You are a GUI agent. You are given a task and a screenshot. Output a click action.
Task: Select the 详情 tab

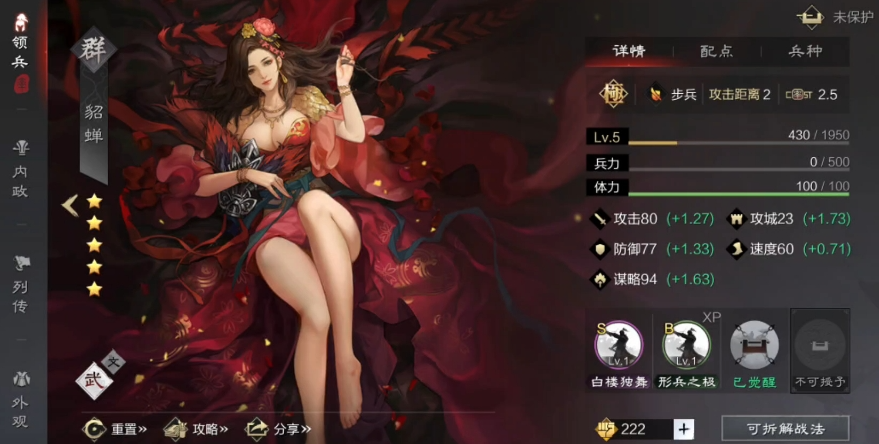coord(630,52)
